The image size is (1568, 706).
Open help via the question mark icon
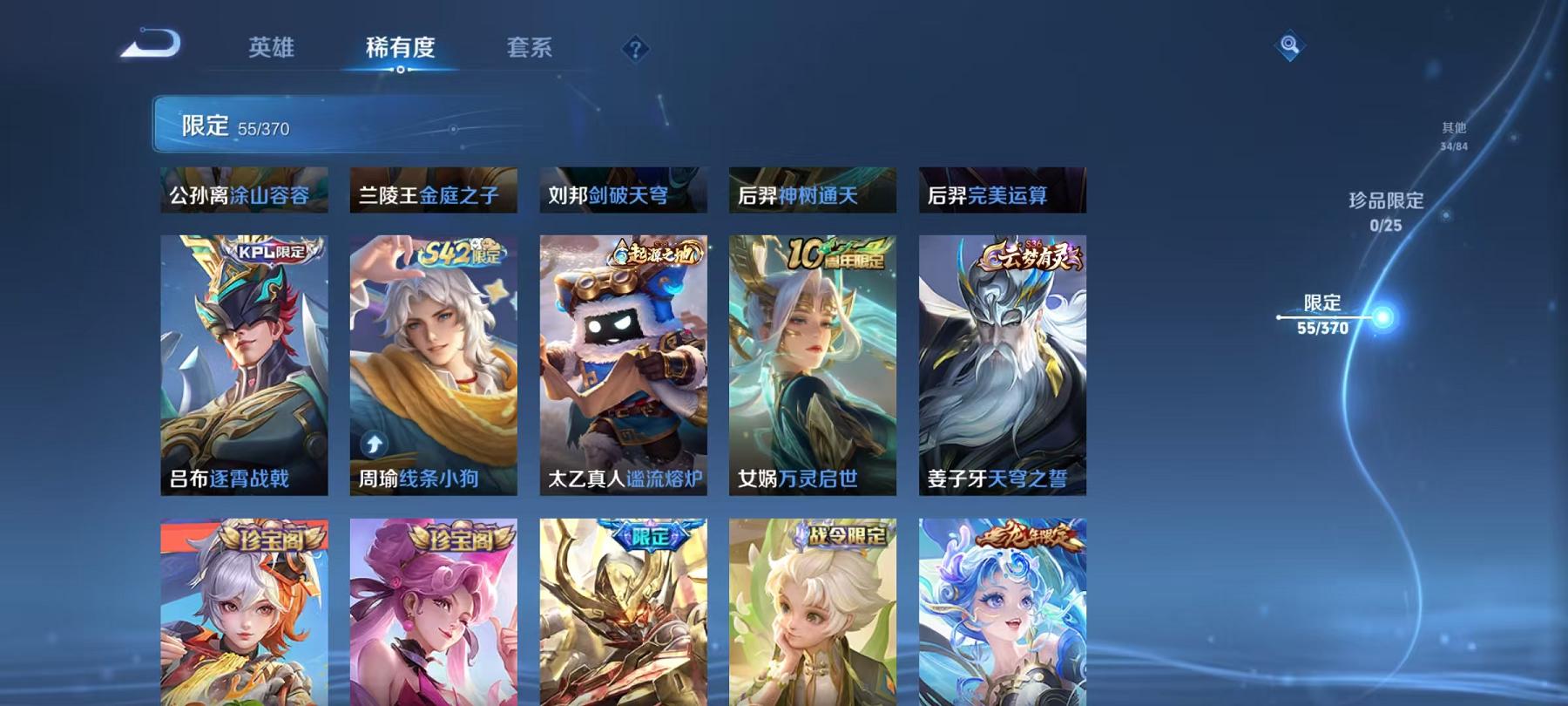(x=637, y=48)
